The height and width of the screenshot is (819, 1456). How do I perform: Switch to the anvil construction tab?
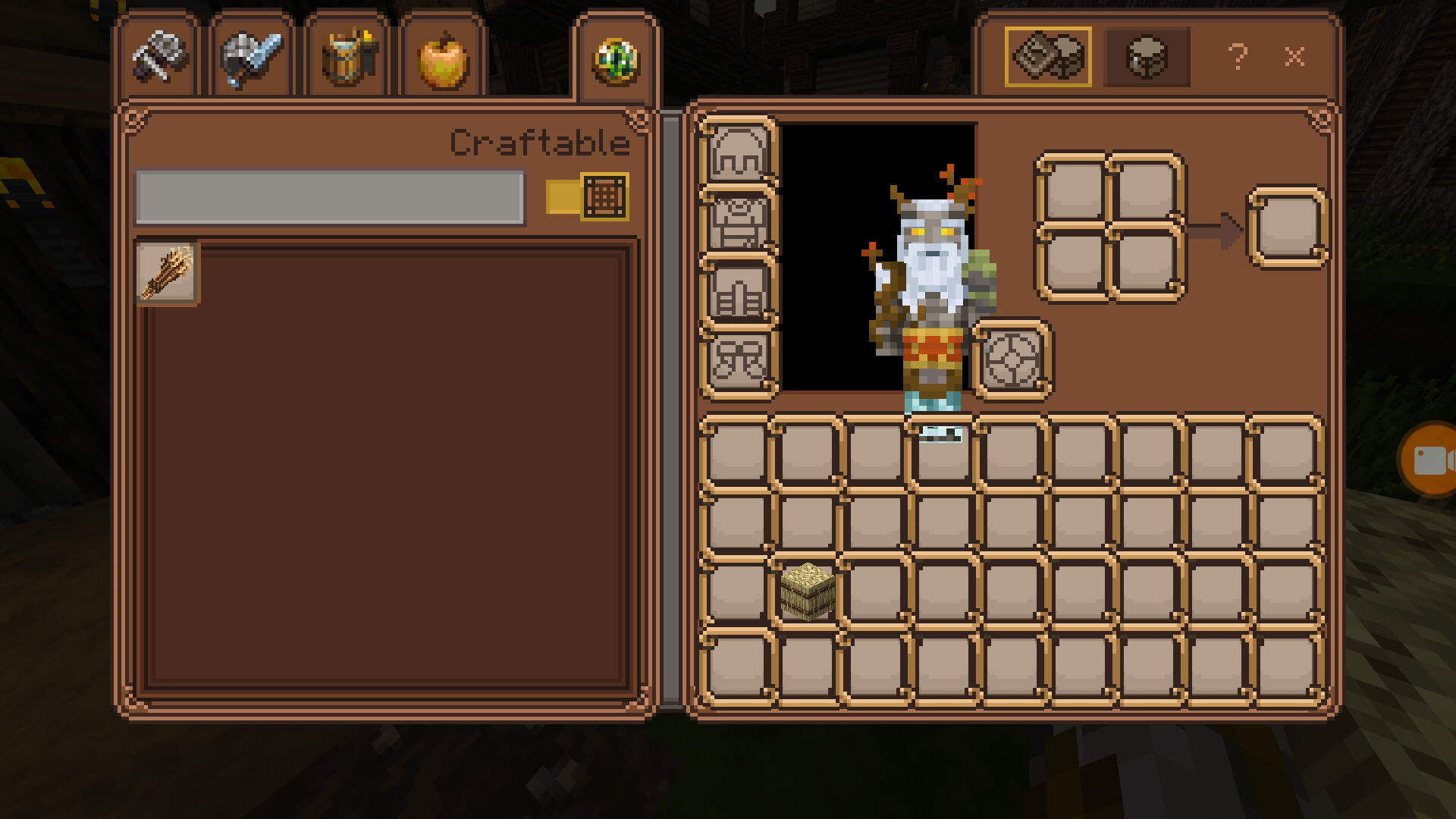[159, 58]
